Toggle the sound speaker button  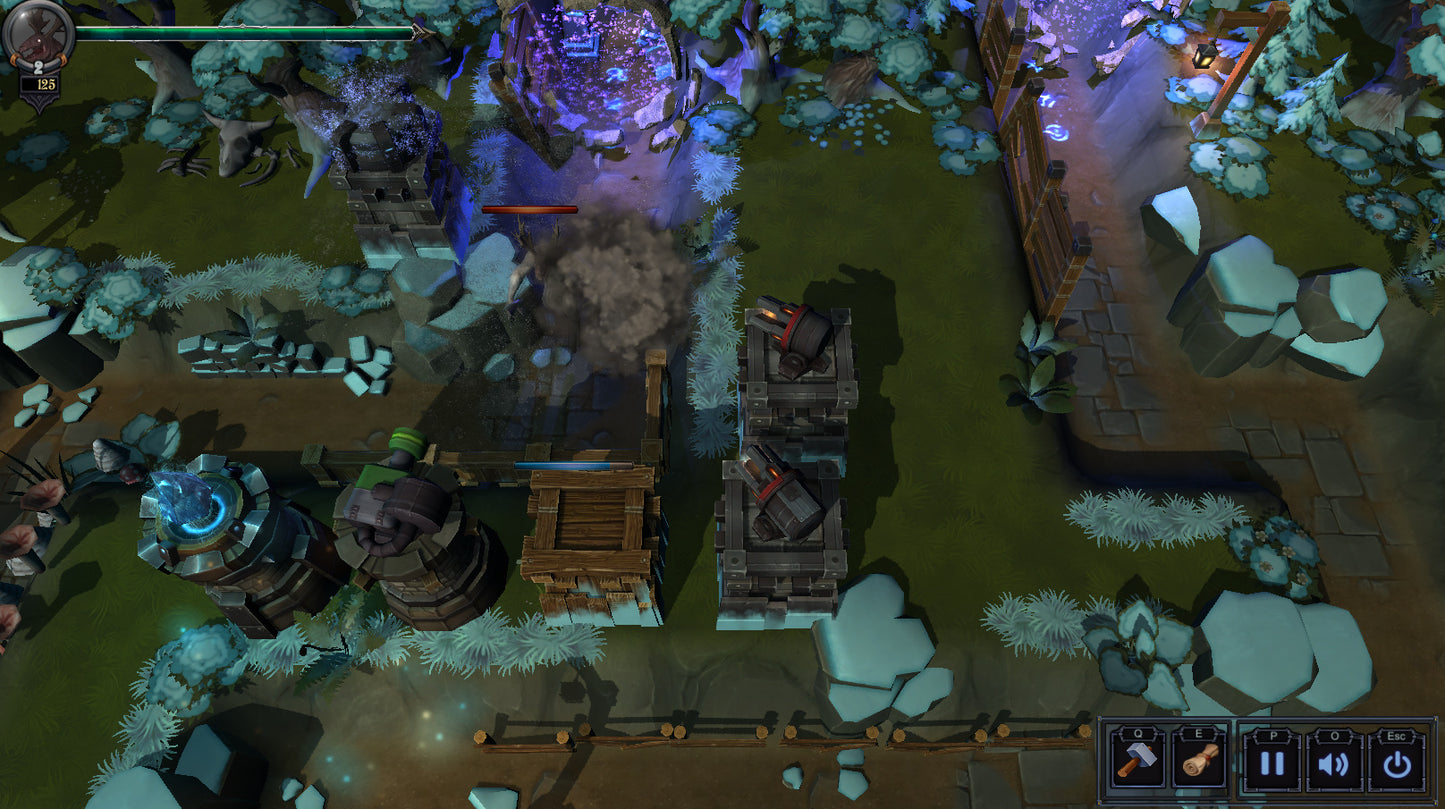1334,764
